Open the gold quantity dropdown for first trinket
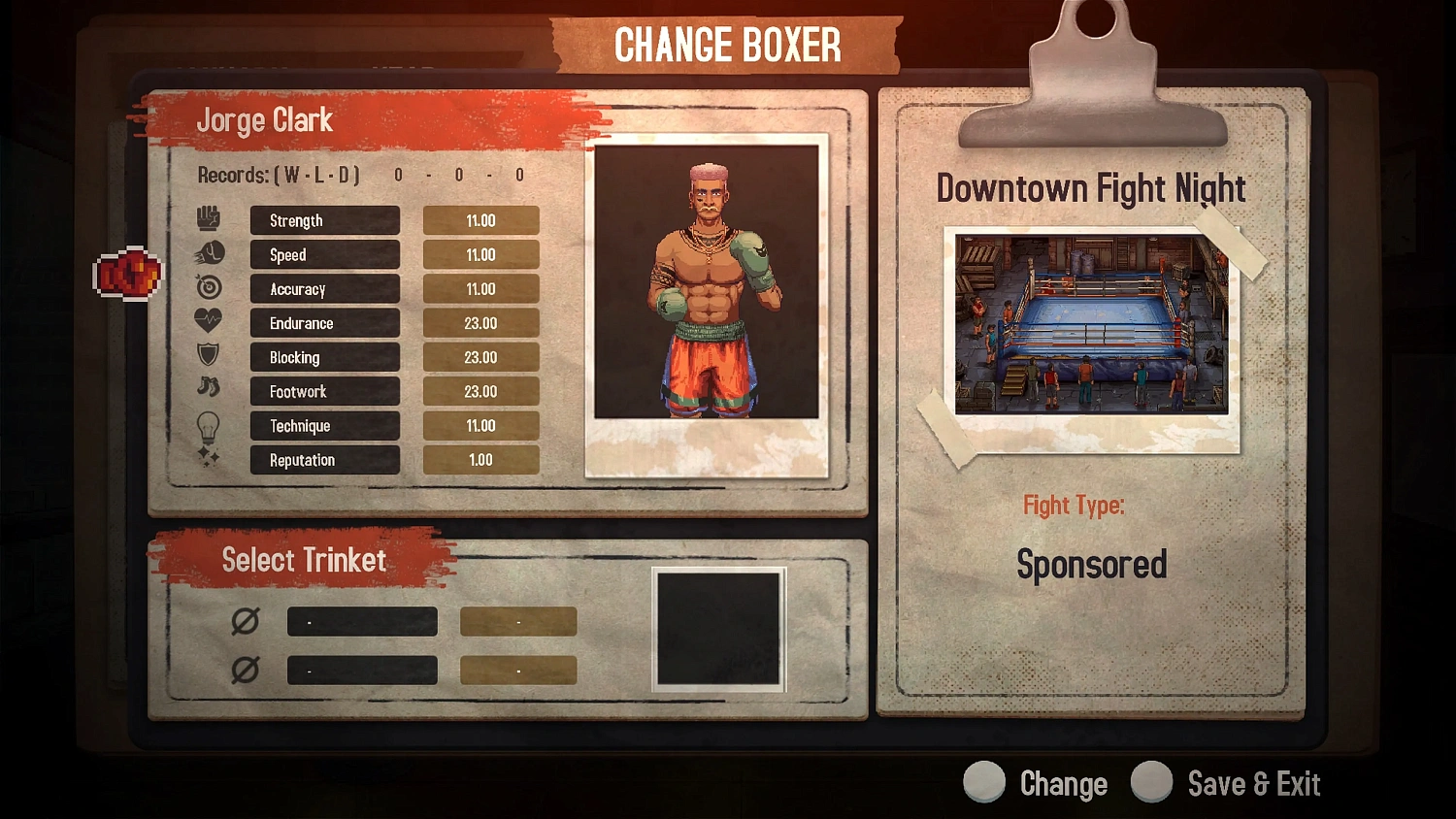 point(517,621)
